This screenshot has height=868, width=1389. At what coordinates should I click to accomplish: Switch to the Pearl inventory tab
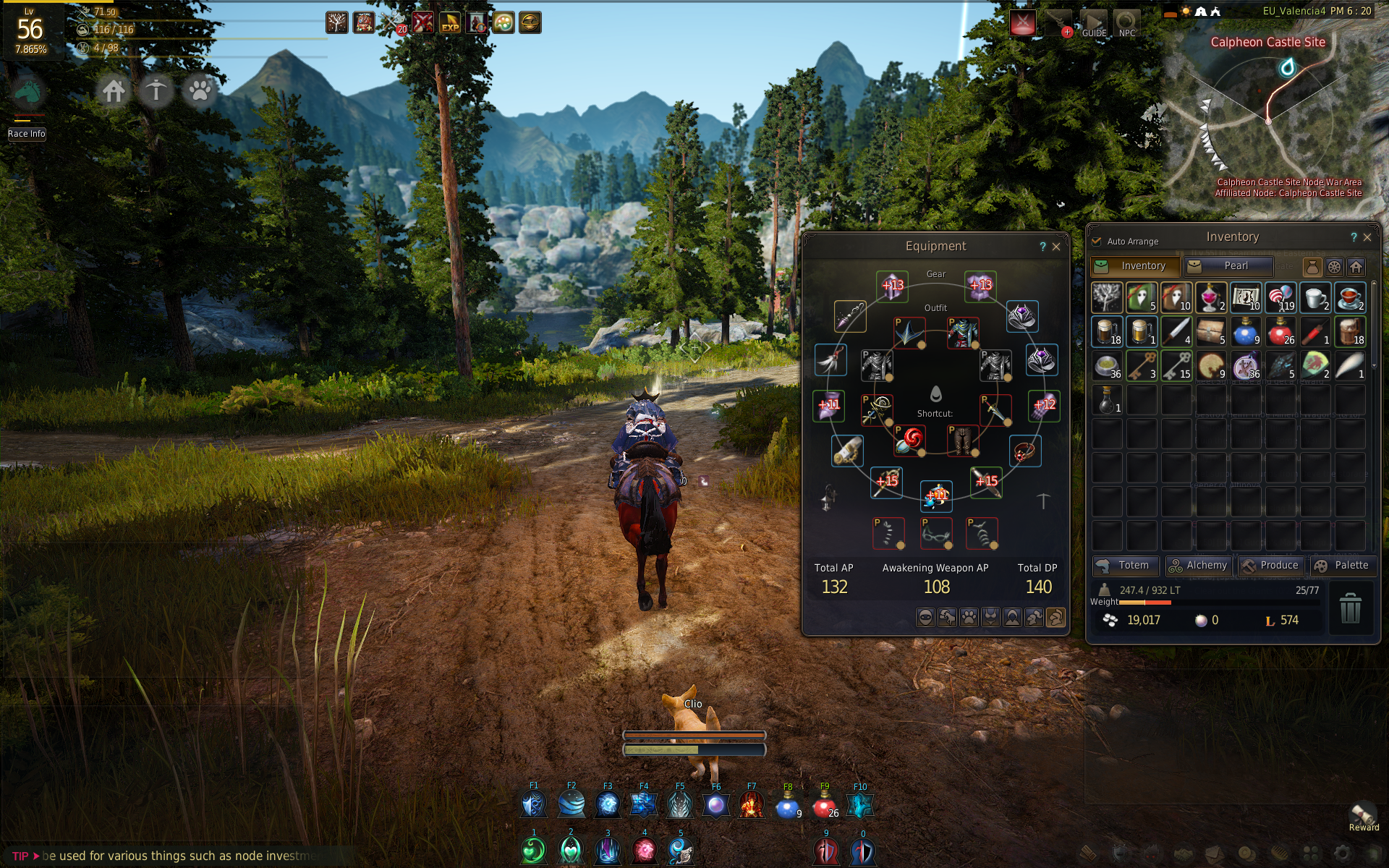pyautogui.click(x=1228, y=266)
